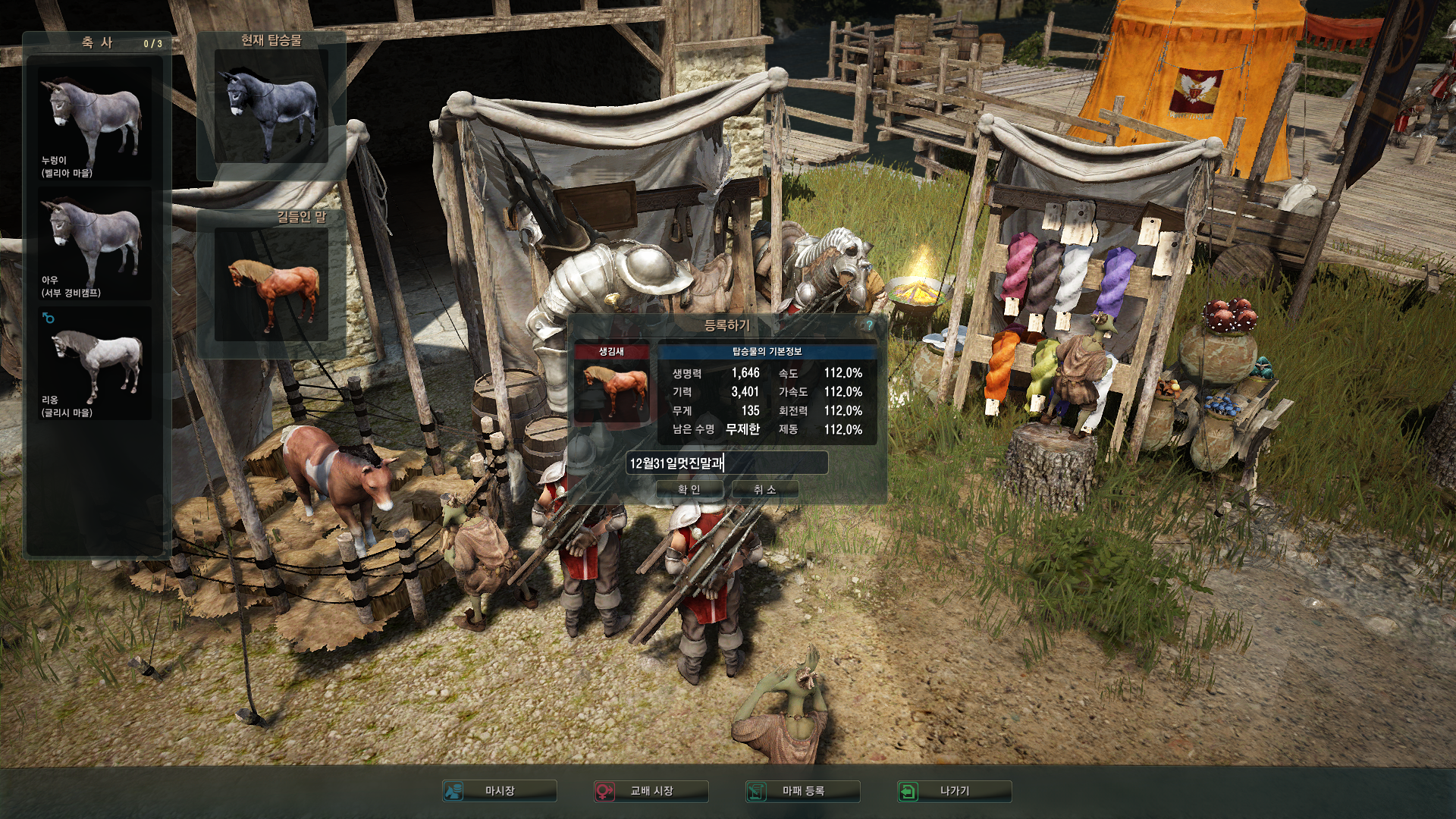
Task: Select the donkey named 누렁이 in stable
Action: 95,124
